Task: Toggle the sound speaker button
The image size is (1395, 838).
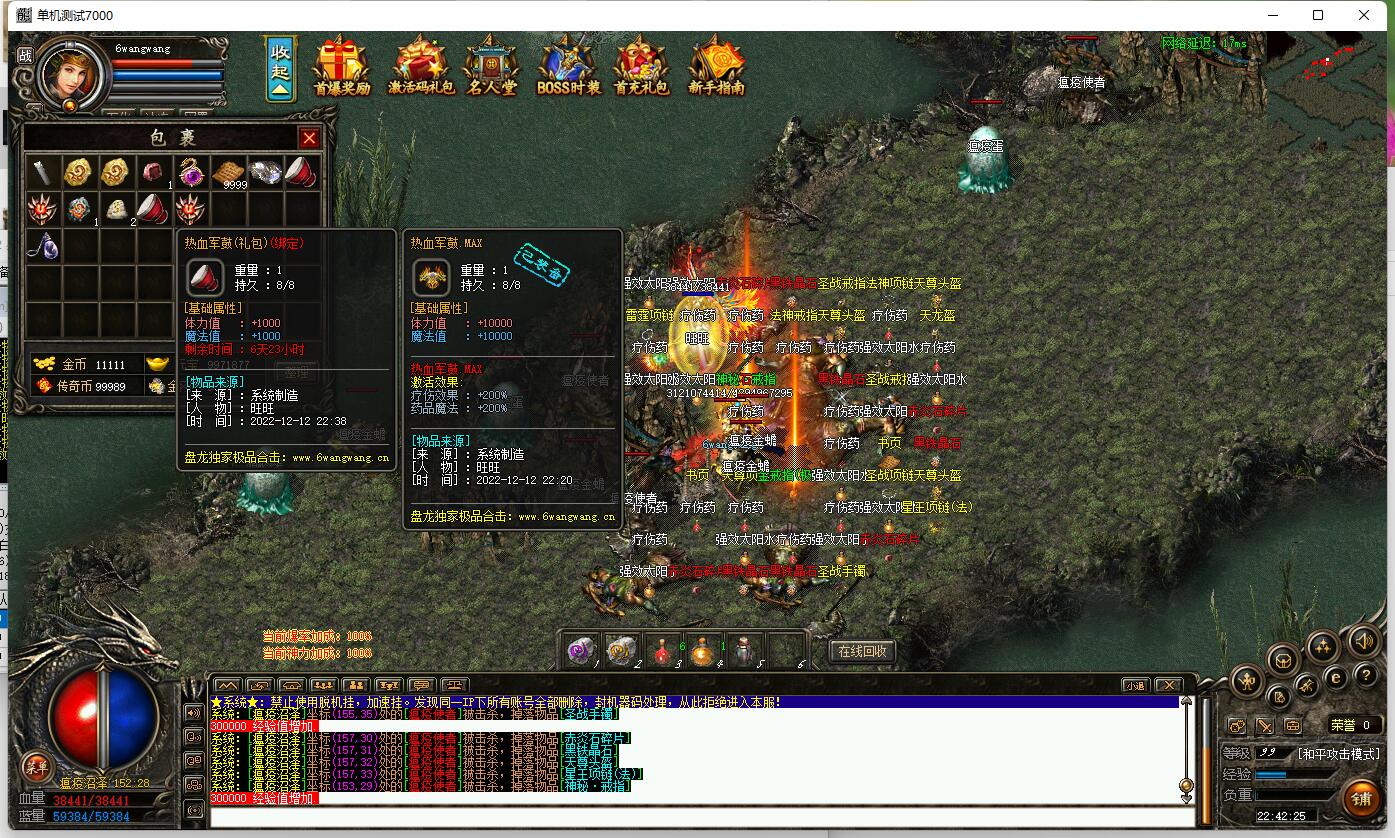Action: [x=1363, y=640]
